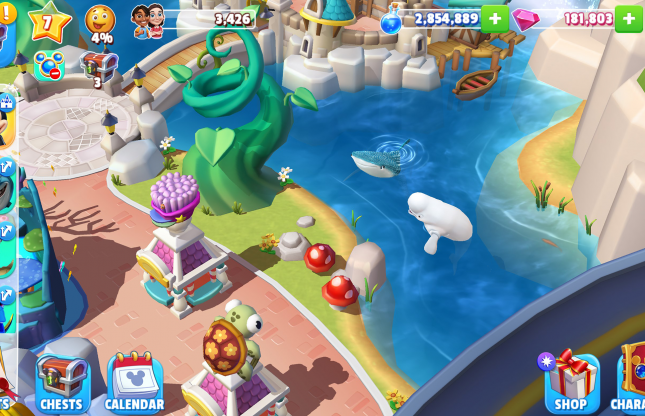
Task: Tap the level 7 star badge
Action: click(48, 22)
